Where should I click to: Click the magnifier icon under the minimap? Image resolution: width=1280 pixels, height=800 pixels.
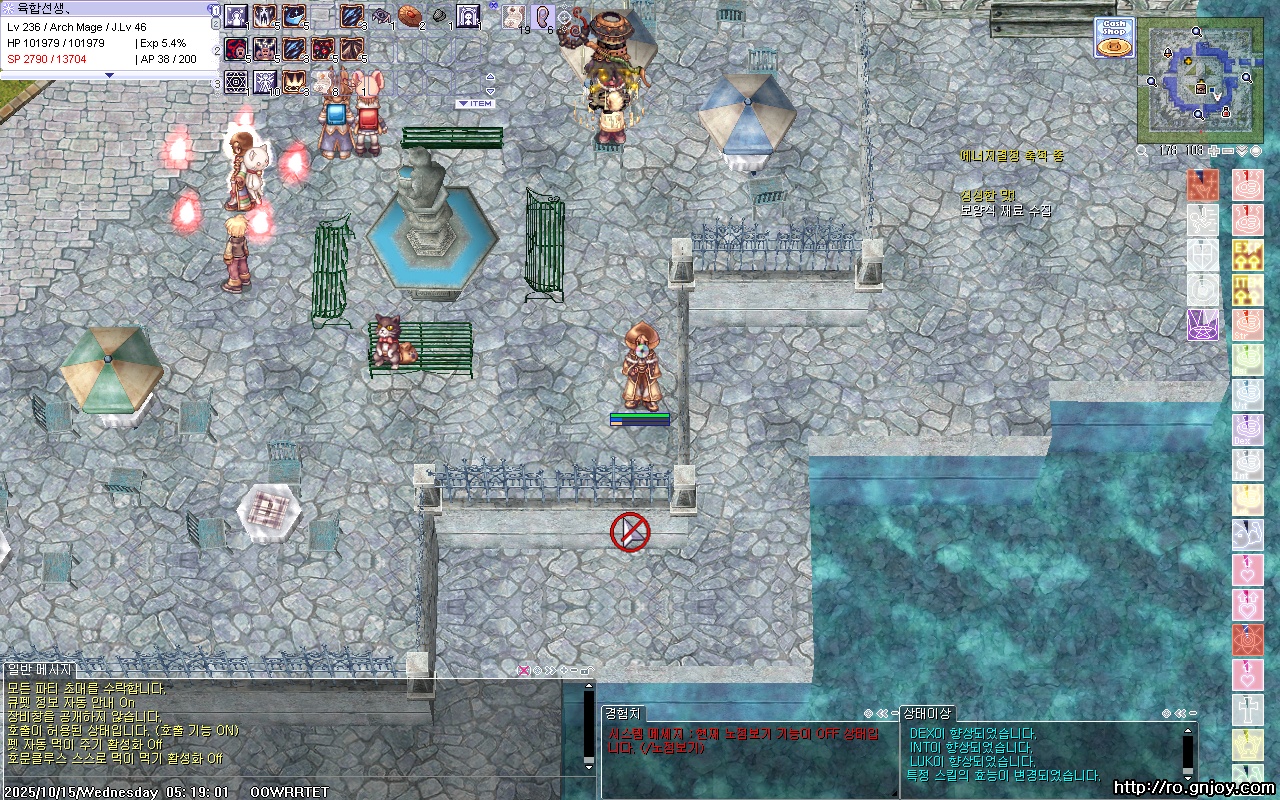click(1142, 151)
